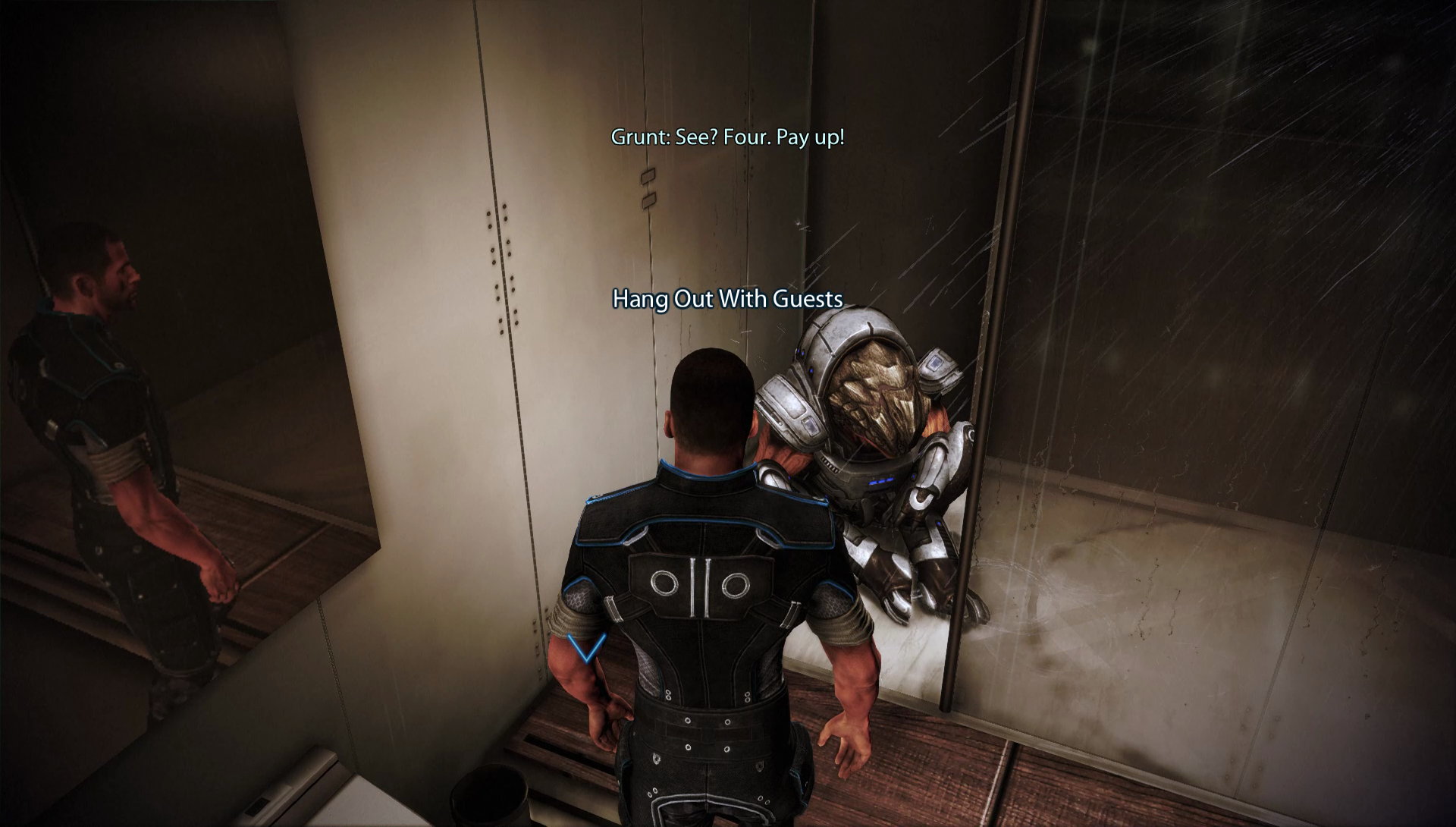Select the interaction prompt icon above Grunt
Viewport: 1456px width, 827px height.
point(726,299)
